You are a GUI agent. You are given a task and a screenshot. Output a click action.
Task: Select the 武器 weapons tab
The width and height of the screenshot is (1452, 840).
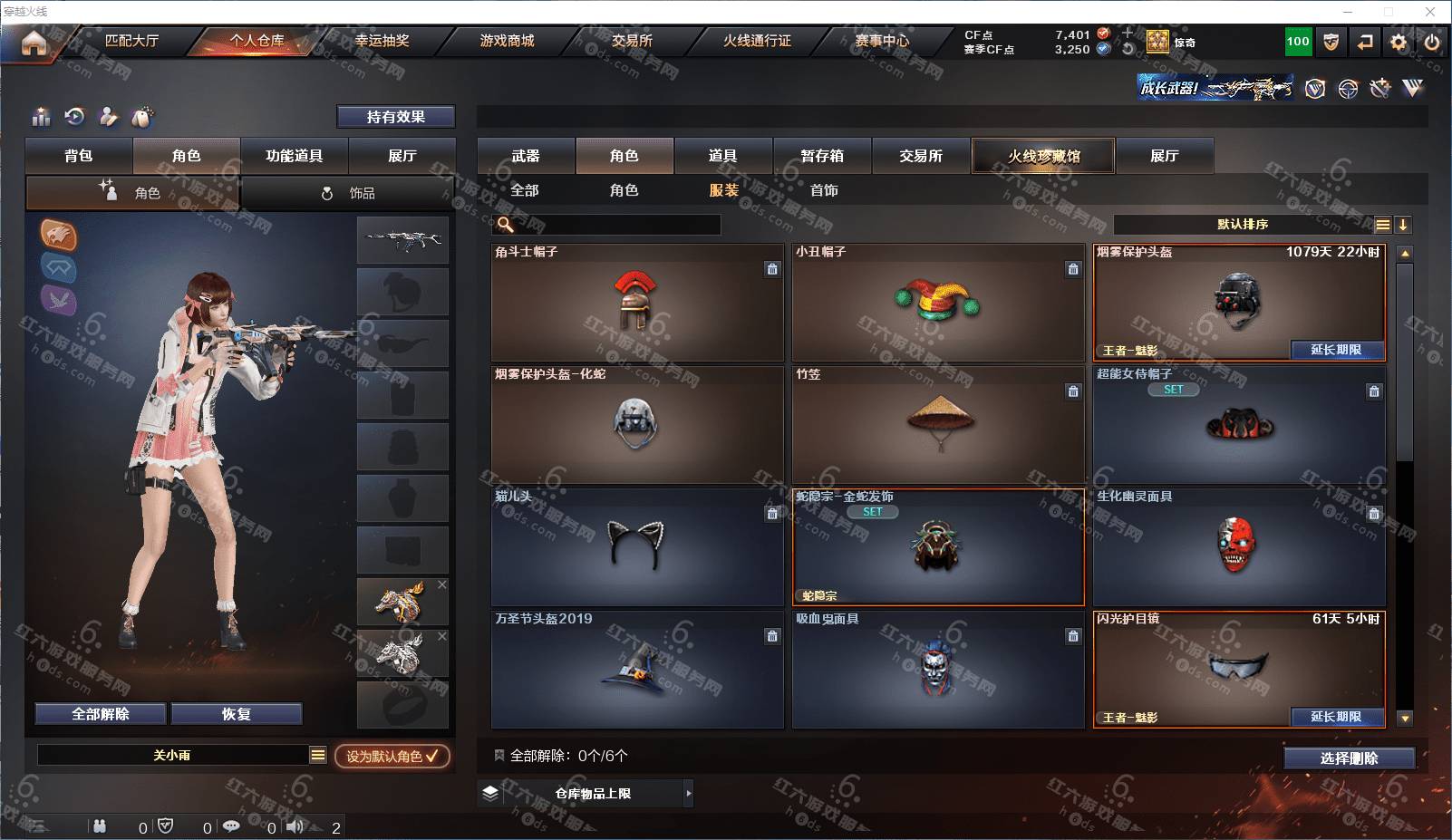[x=526, y=156]
